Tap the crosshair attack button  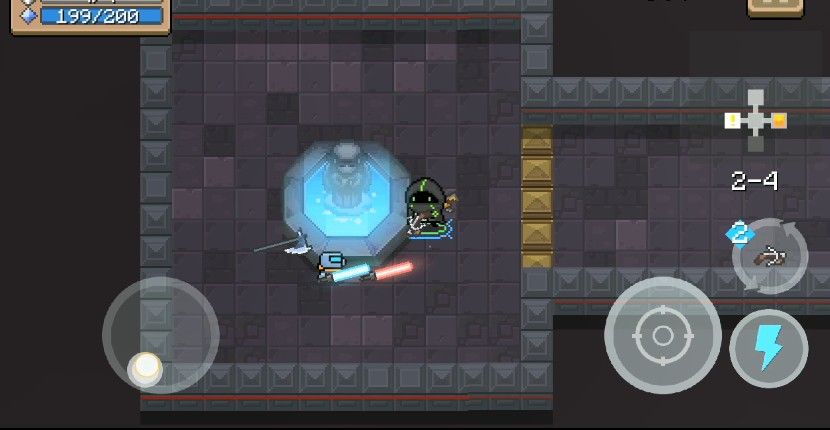point(662,335)
